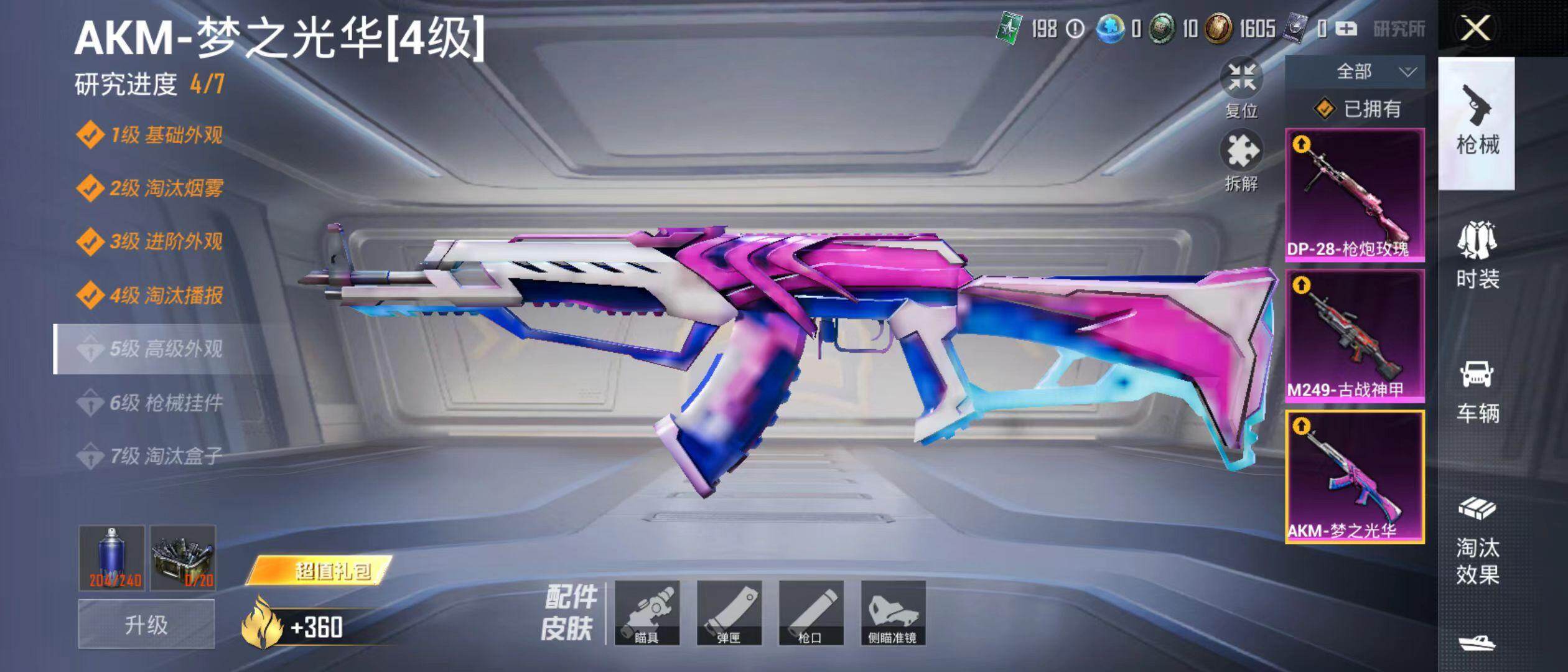Switch to the 车辆 vehicle tab
The image size is (1568, 672).
[1477, 390]
